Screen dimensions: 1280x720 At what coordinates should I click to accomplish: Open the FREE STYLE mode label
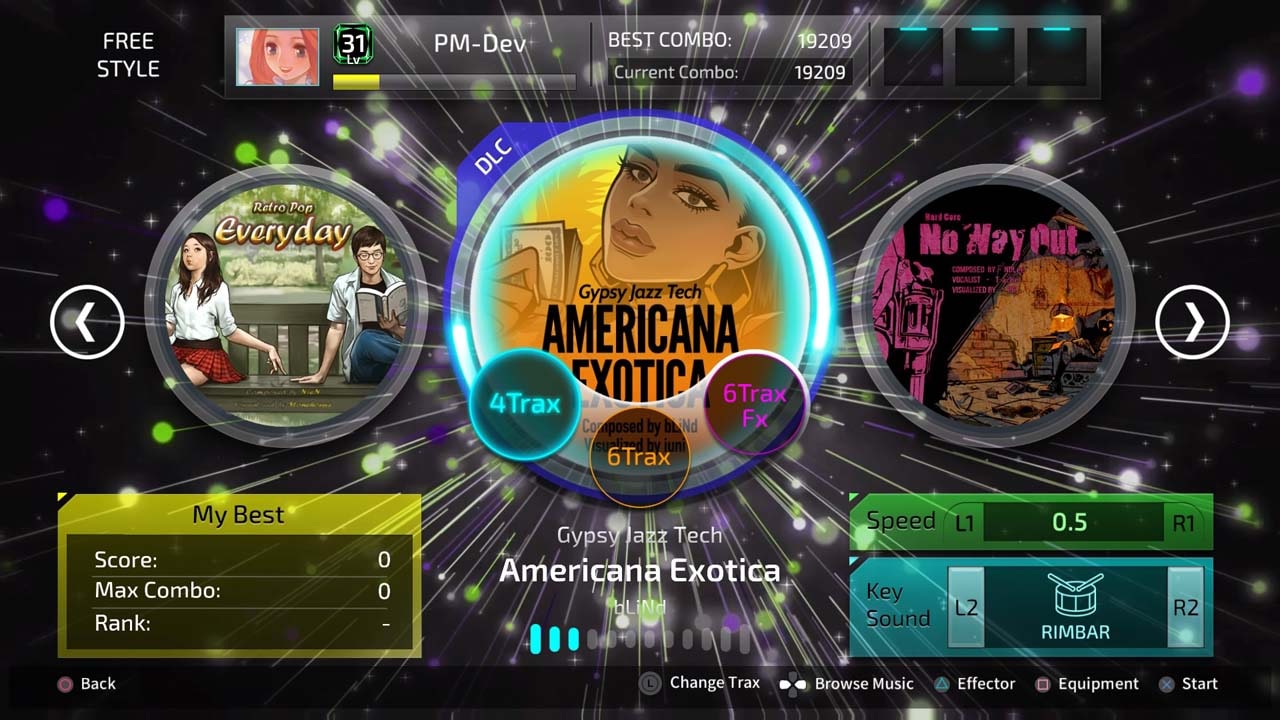click(x=128, y=53)
